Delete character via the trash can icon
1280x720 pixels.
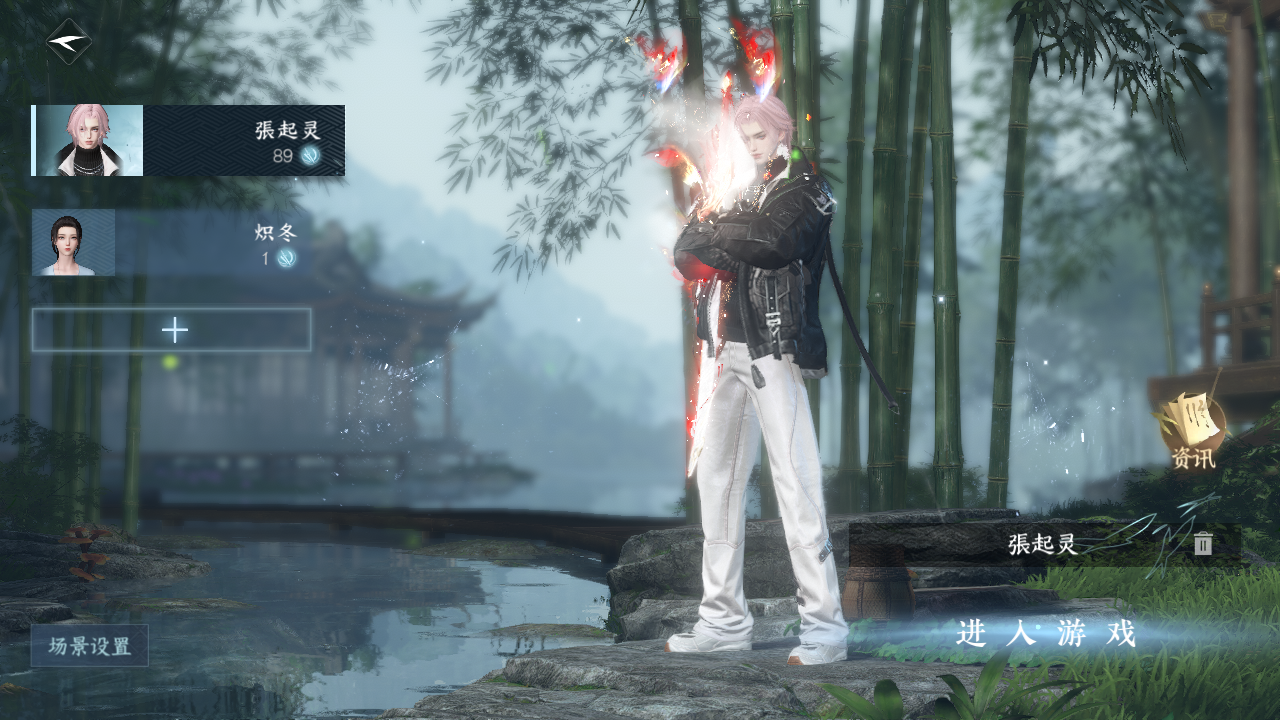[1203, 544]
